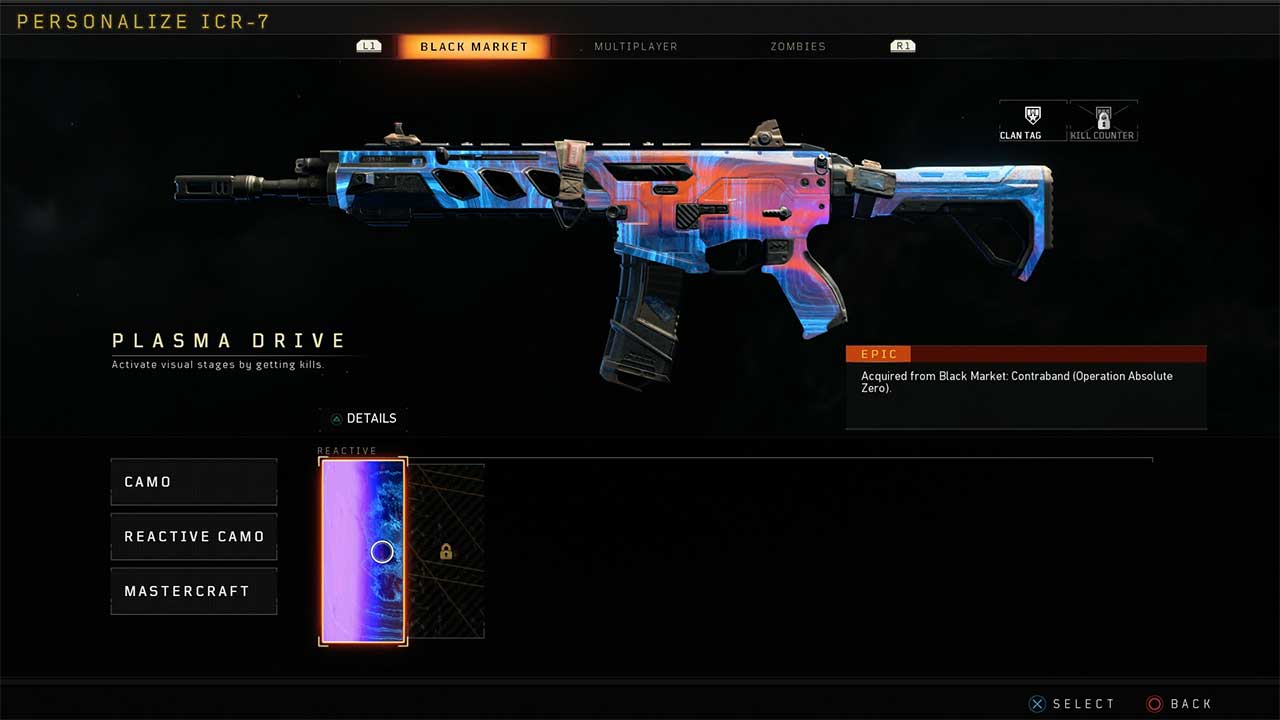Choose the Reactive Camo category
The image size is (1280, 720).
click(194, 537)
